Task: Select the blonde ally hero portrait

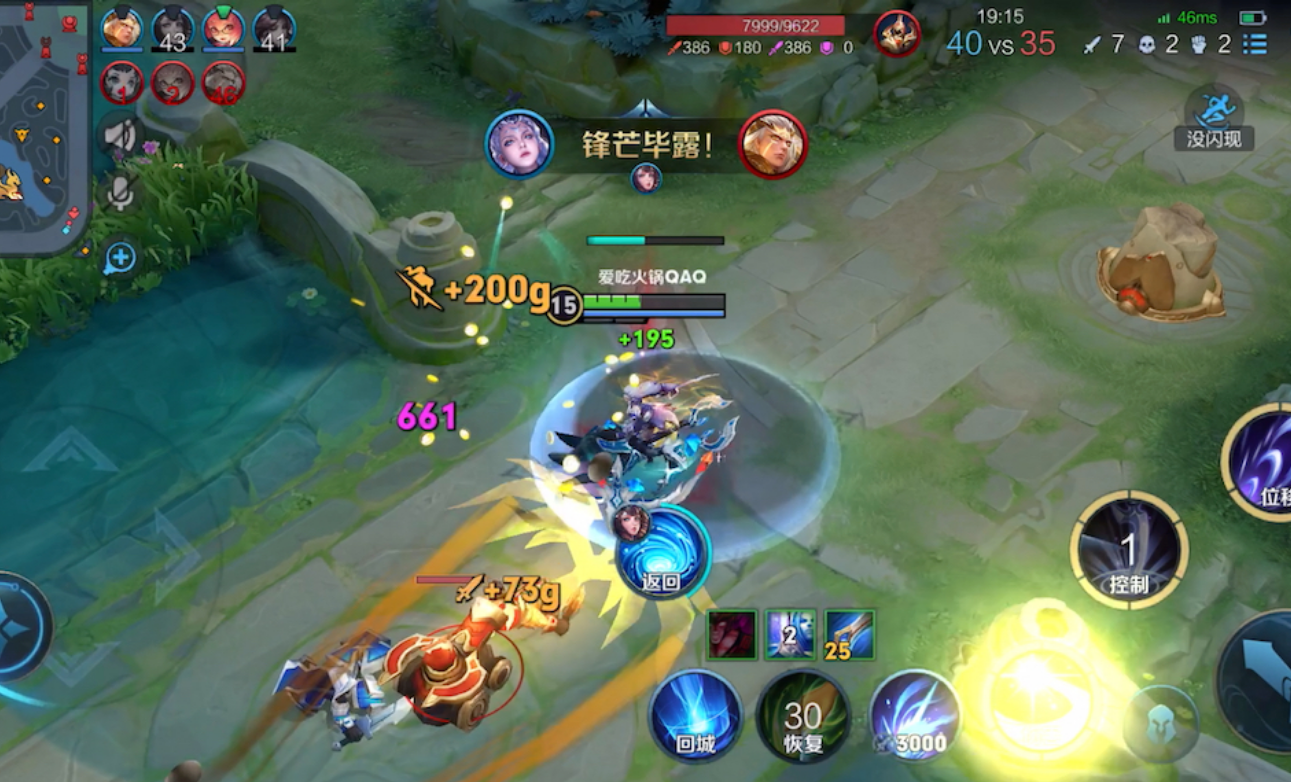Action: (122, 28)
